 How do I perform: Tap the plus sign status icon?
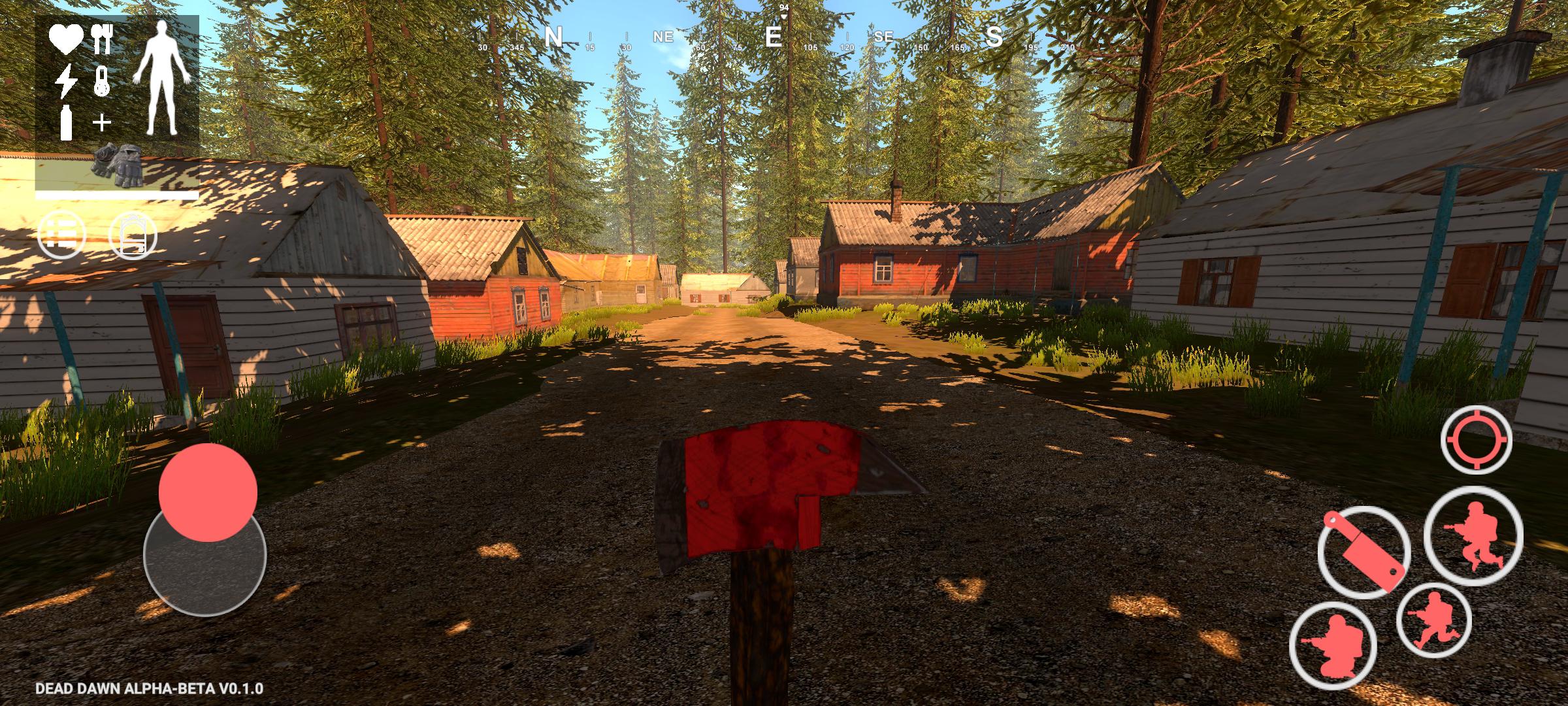point(101,122)
